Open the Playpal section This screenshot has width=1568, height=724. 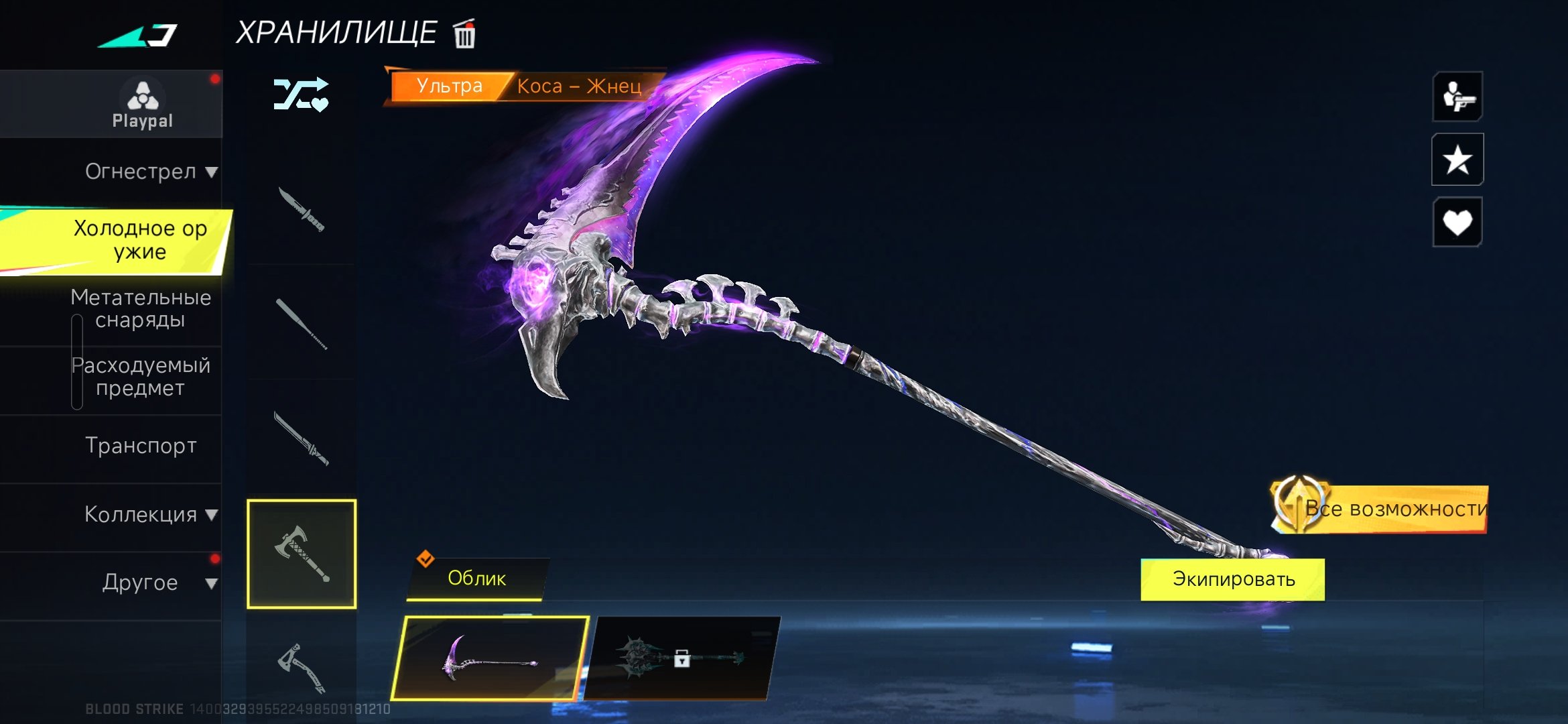point(142,105)
